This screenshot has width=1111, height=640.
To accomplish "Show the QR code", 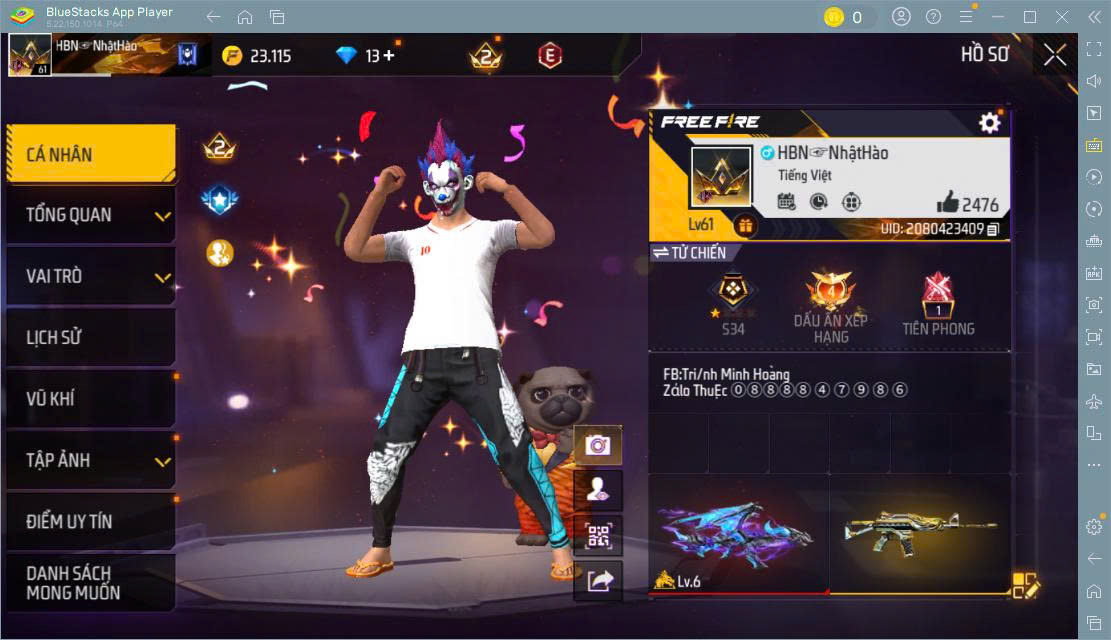I will point(598,536).
